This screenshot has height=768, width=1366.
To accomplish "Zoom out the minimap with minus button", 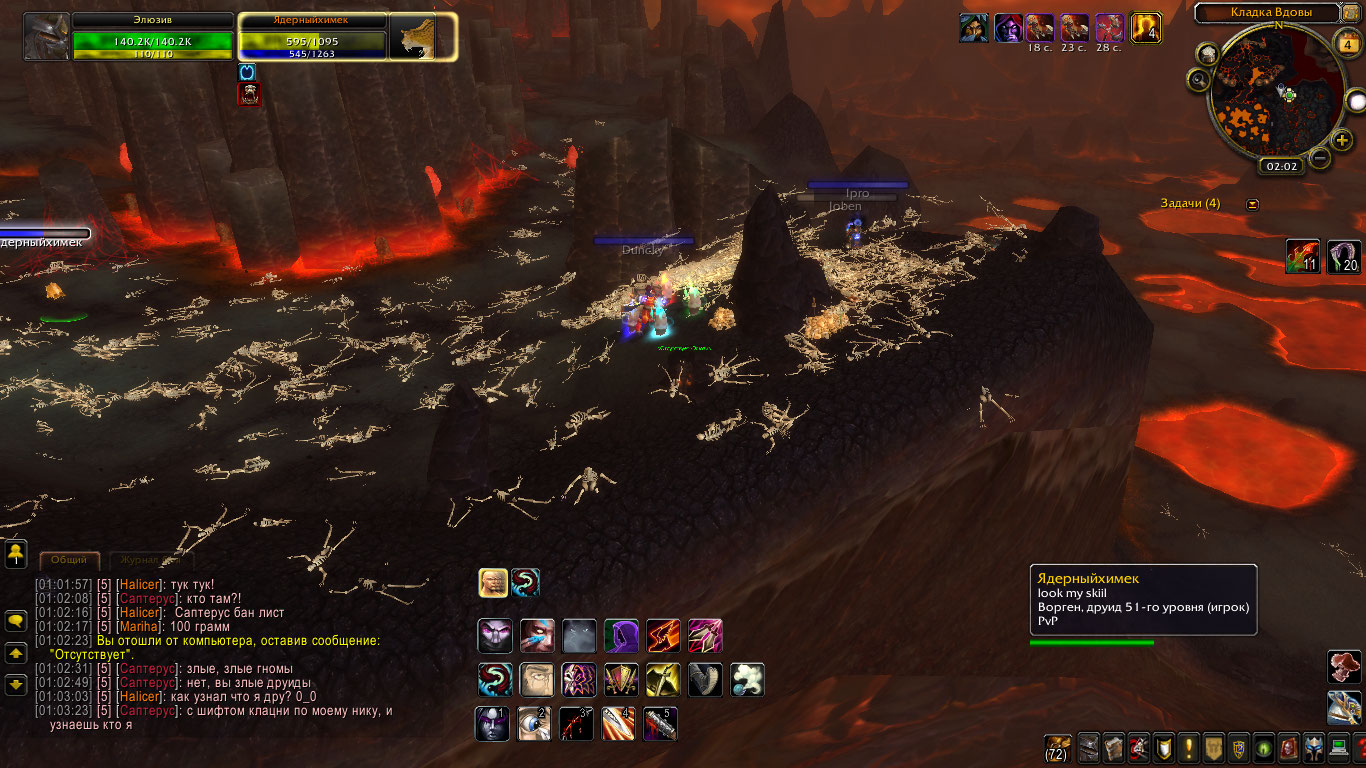I will click(1320, 157).
